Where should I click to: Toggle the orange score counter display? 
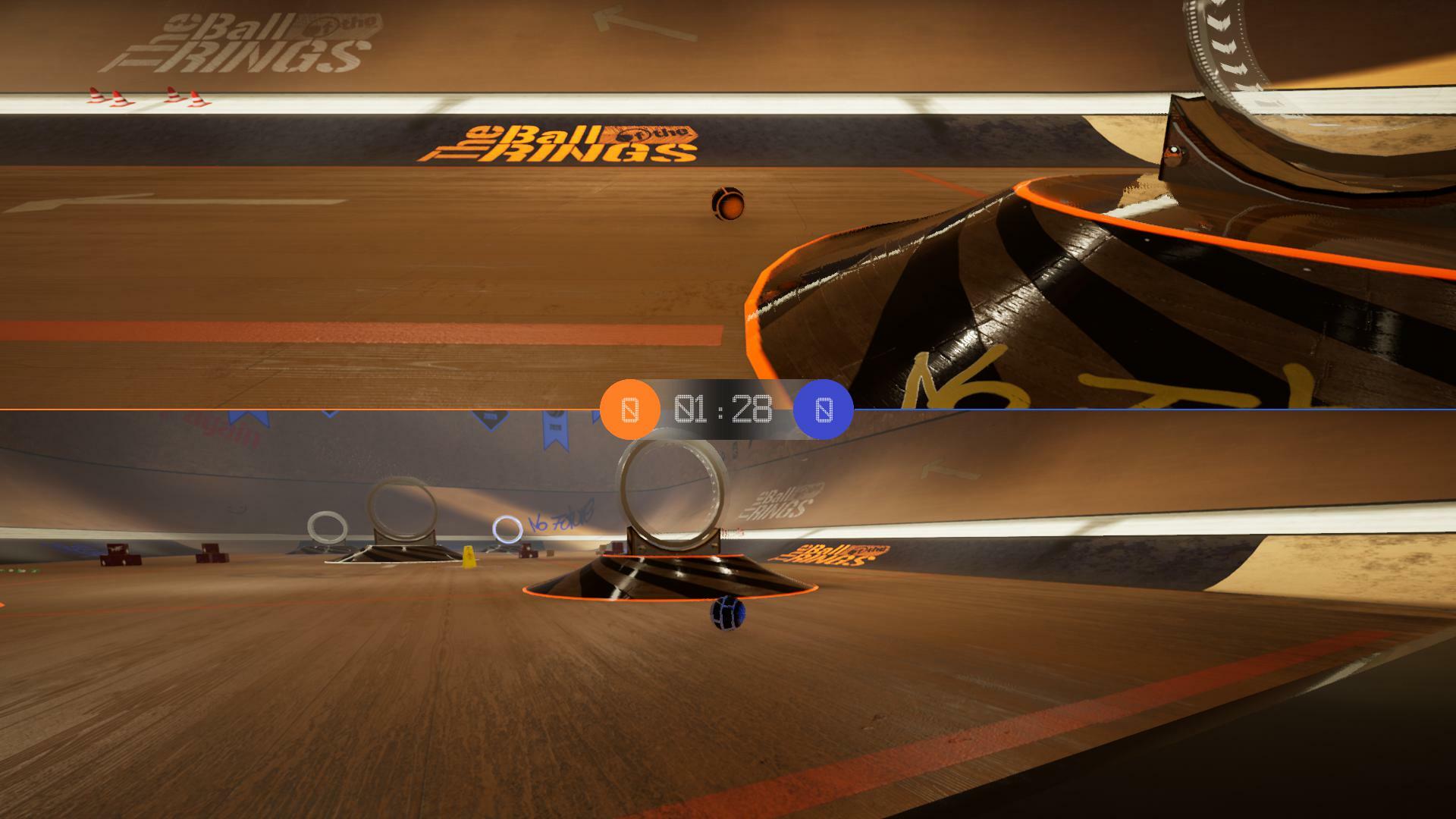click(x=631, y=409)
